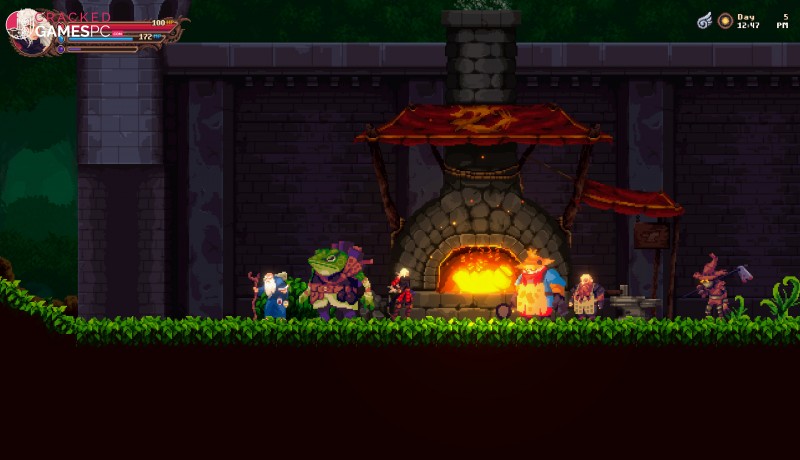Click the sun daytime icon
This screenshot has width=800, height=460.
click(x=725, y=20)
